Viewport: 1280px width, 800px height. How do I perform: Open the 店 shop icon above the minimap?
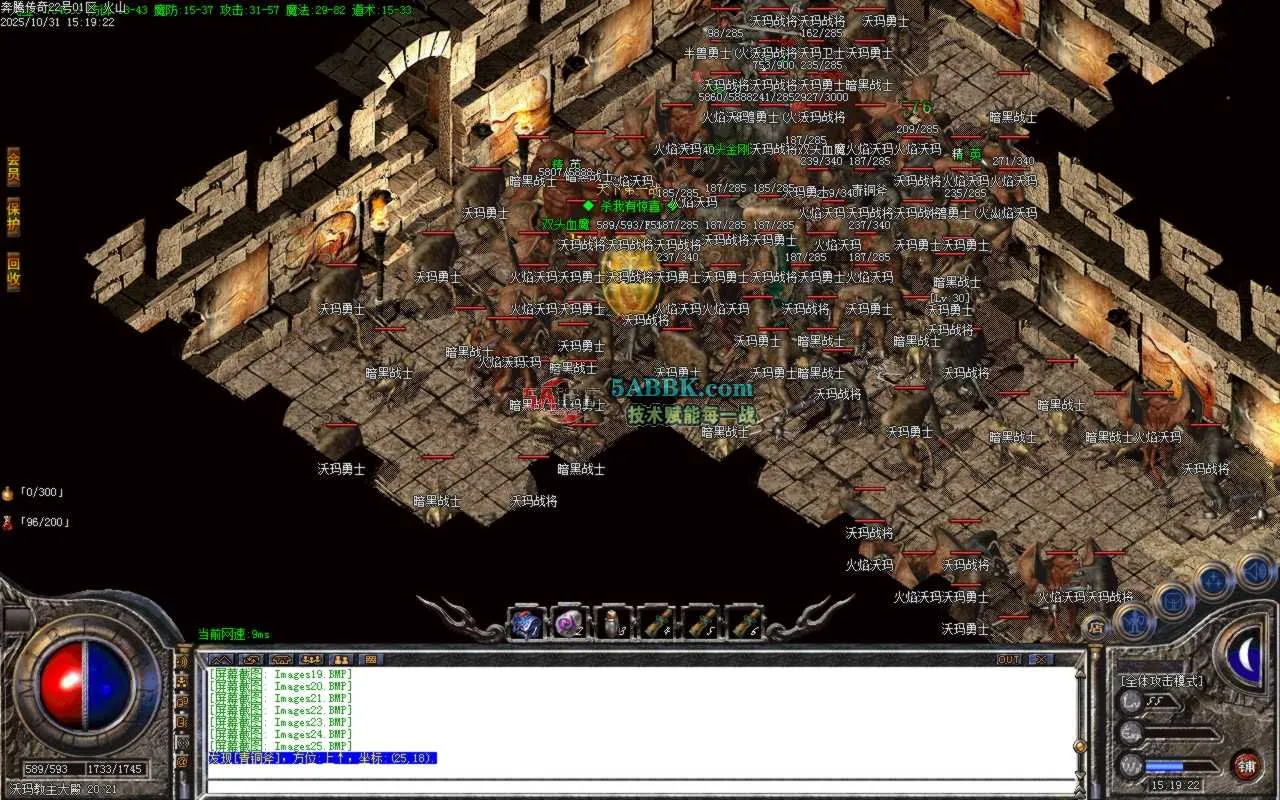coord(1096,627)
